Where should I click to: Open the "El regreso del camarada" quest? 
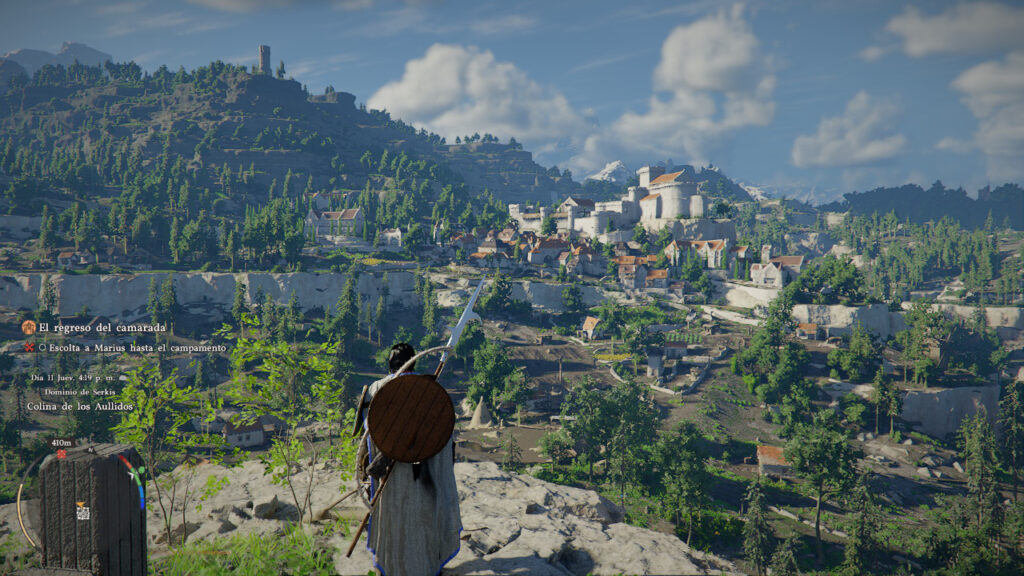click(102, 327)
